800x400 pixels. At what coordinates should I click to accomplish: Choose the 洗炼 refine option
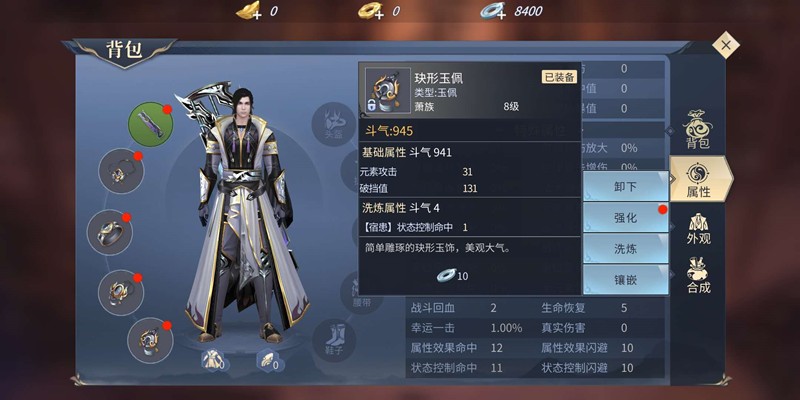coord(627,248)
